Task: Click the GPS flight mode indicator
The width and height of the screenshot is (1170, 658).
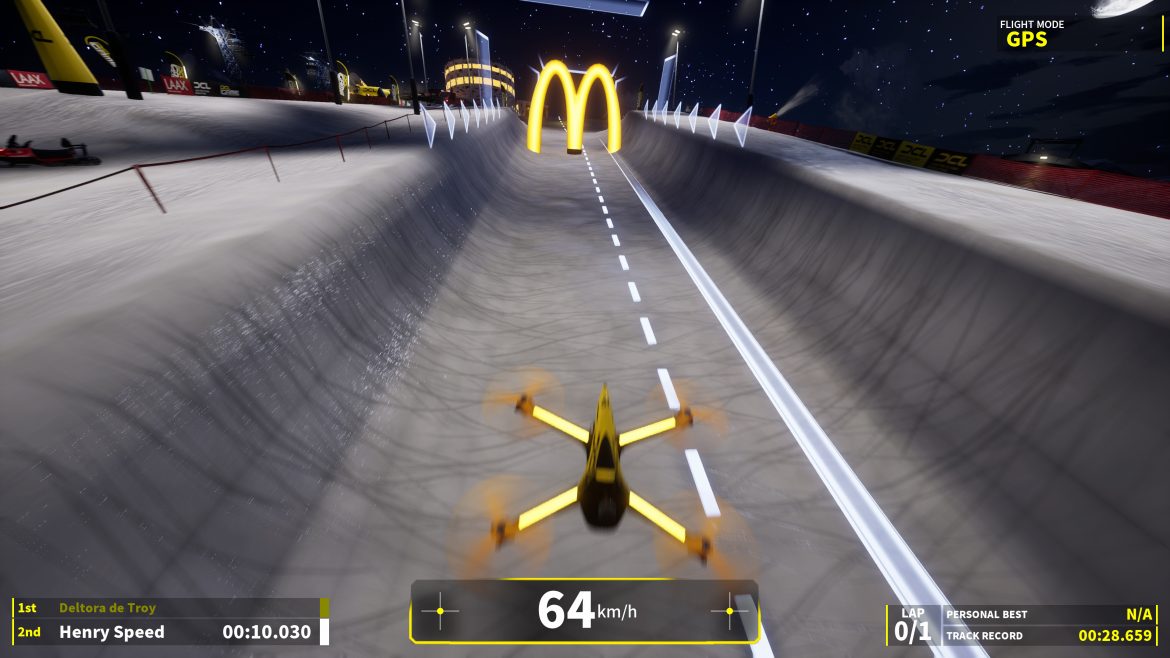Action: [1027, 40]
